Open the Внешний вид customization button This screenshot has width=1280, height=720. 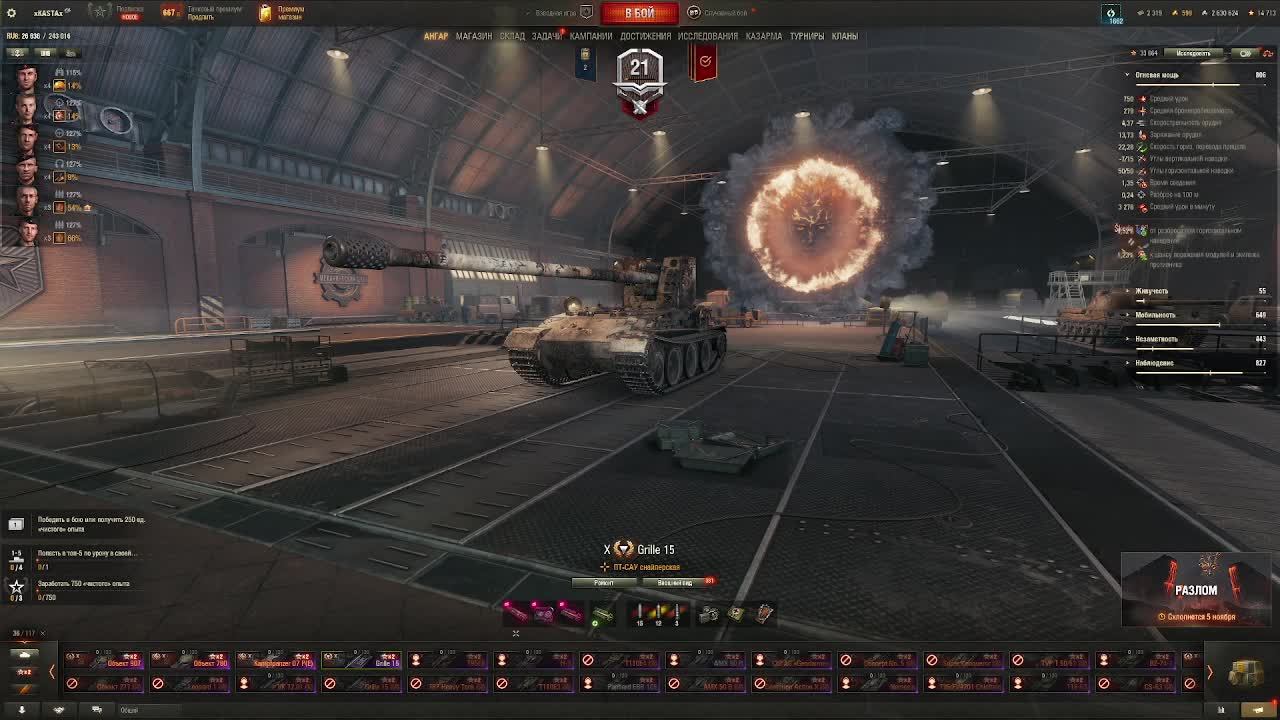click(675, 582)
